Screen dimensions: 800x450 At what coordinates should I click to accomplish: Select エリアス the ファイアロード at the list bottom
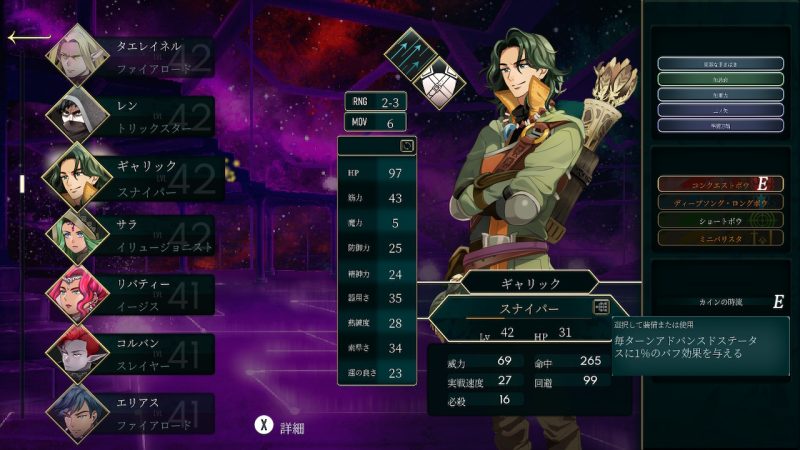(x=130, y=411)
